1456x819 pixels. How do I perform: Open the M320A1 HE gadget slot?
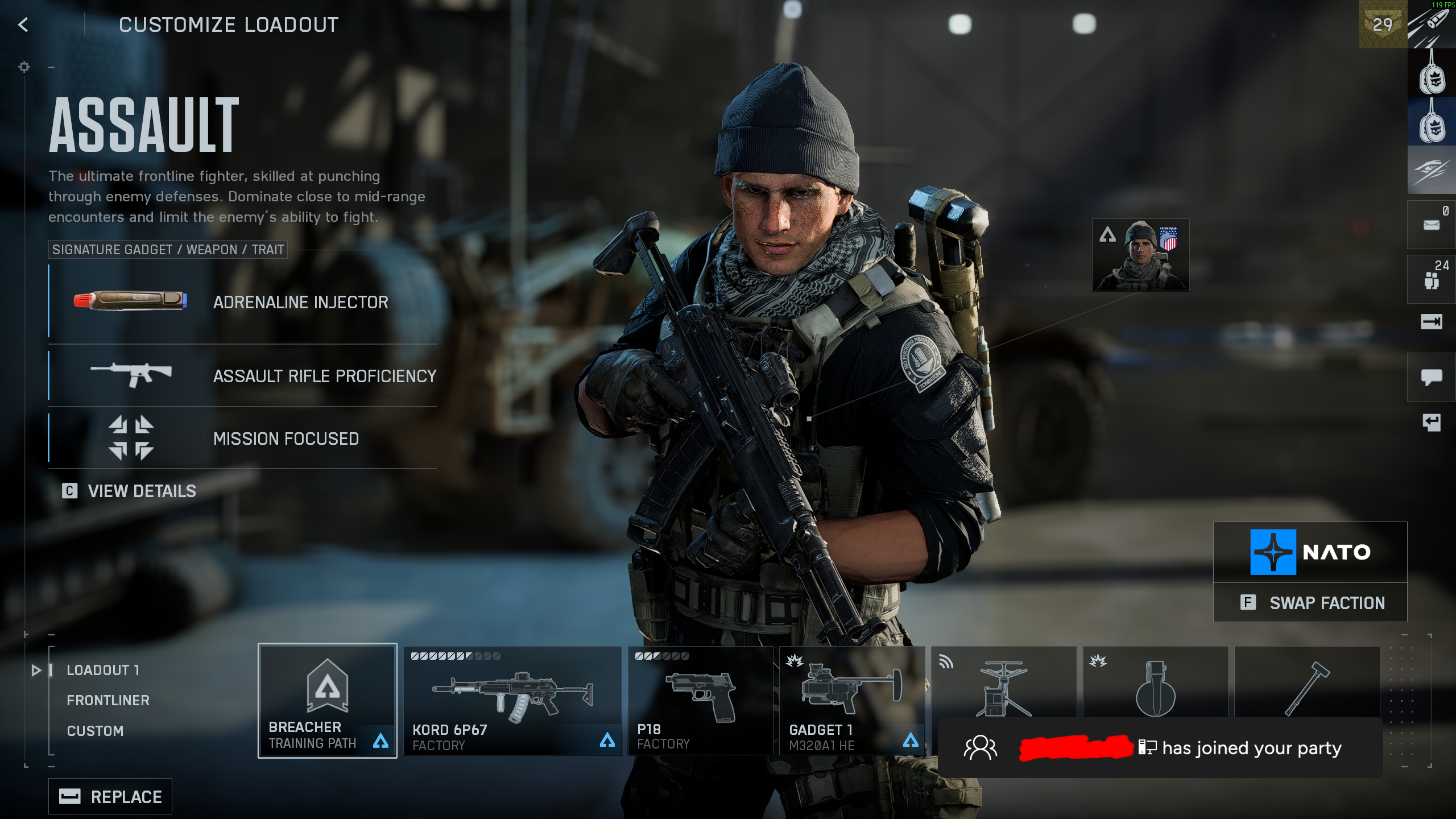pos(851,700)
